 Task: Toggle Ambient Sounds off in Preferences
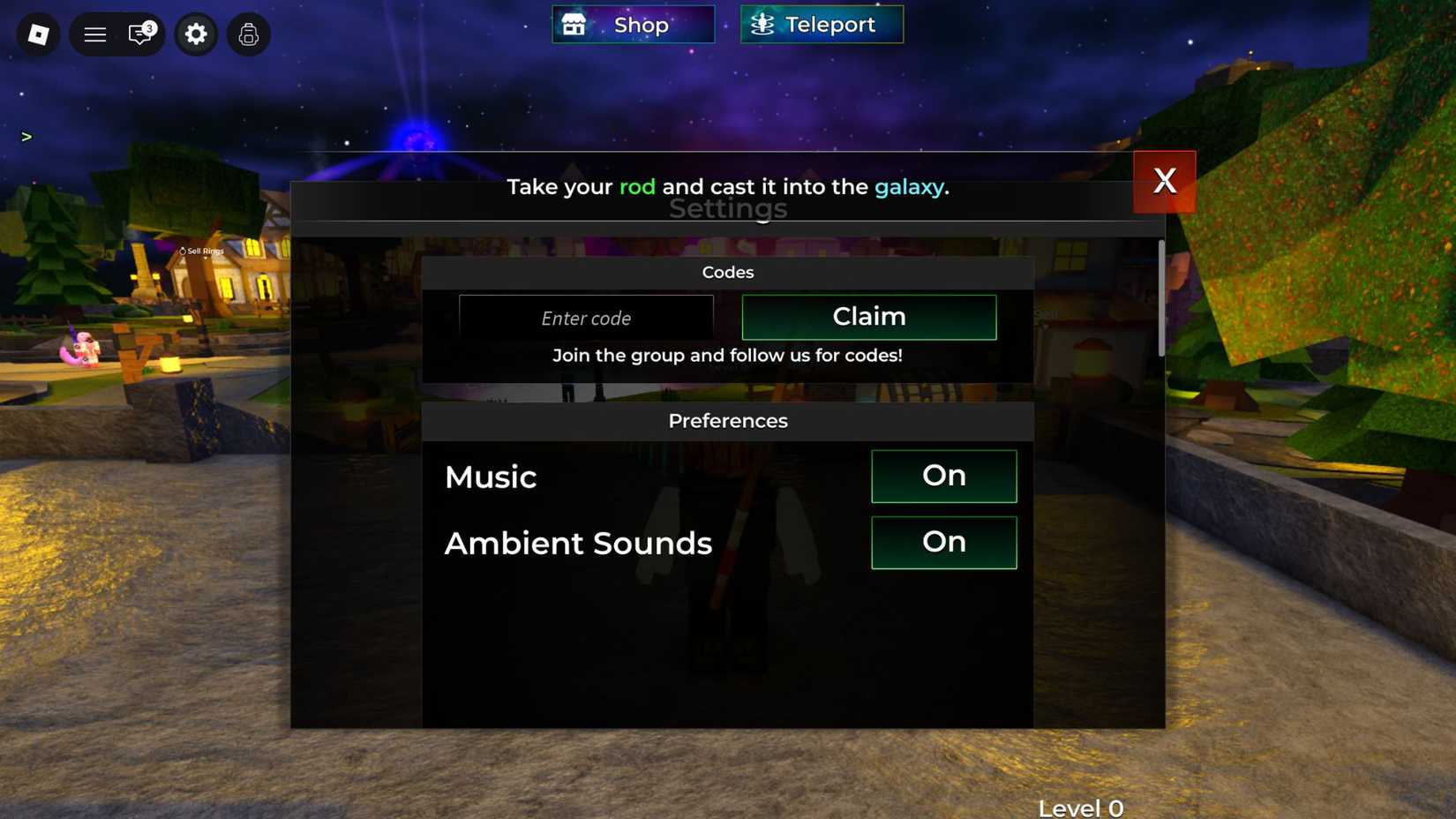943,542
